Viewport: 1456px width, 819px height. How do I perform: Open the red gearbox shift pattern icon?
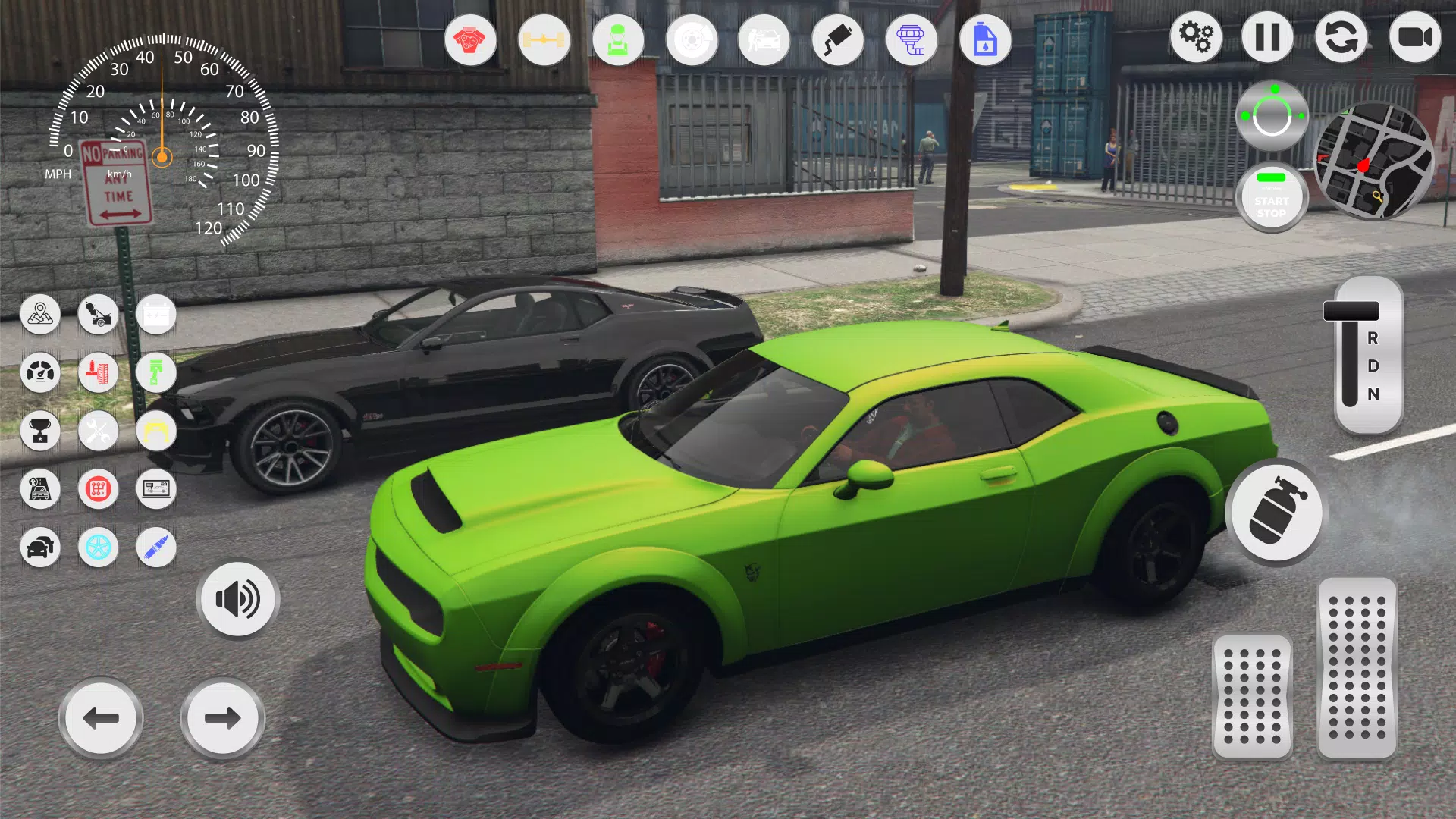[98, 489]
